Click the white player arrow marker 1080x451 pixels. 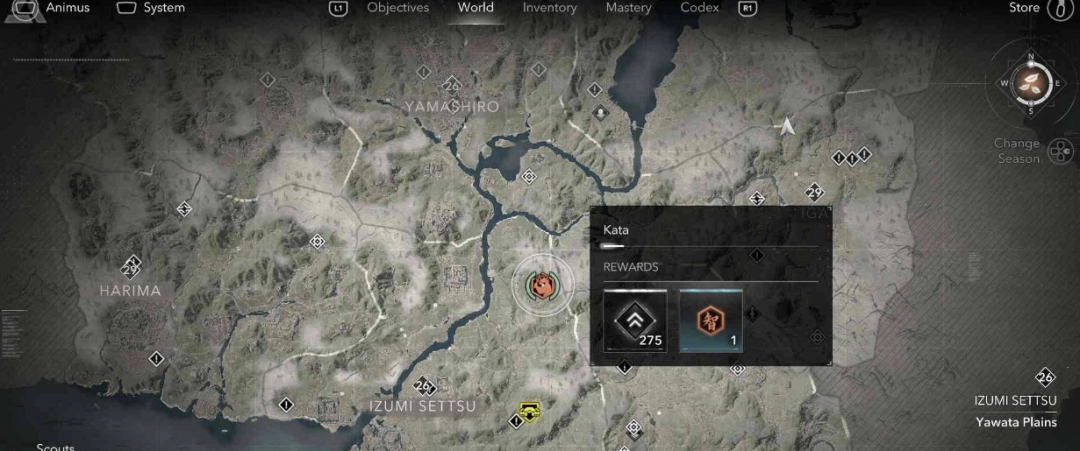787,126
